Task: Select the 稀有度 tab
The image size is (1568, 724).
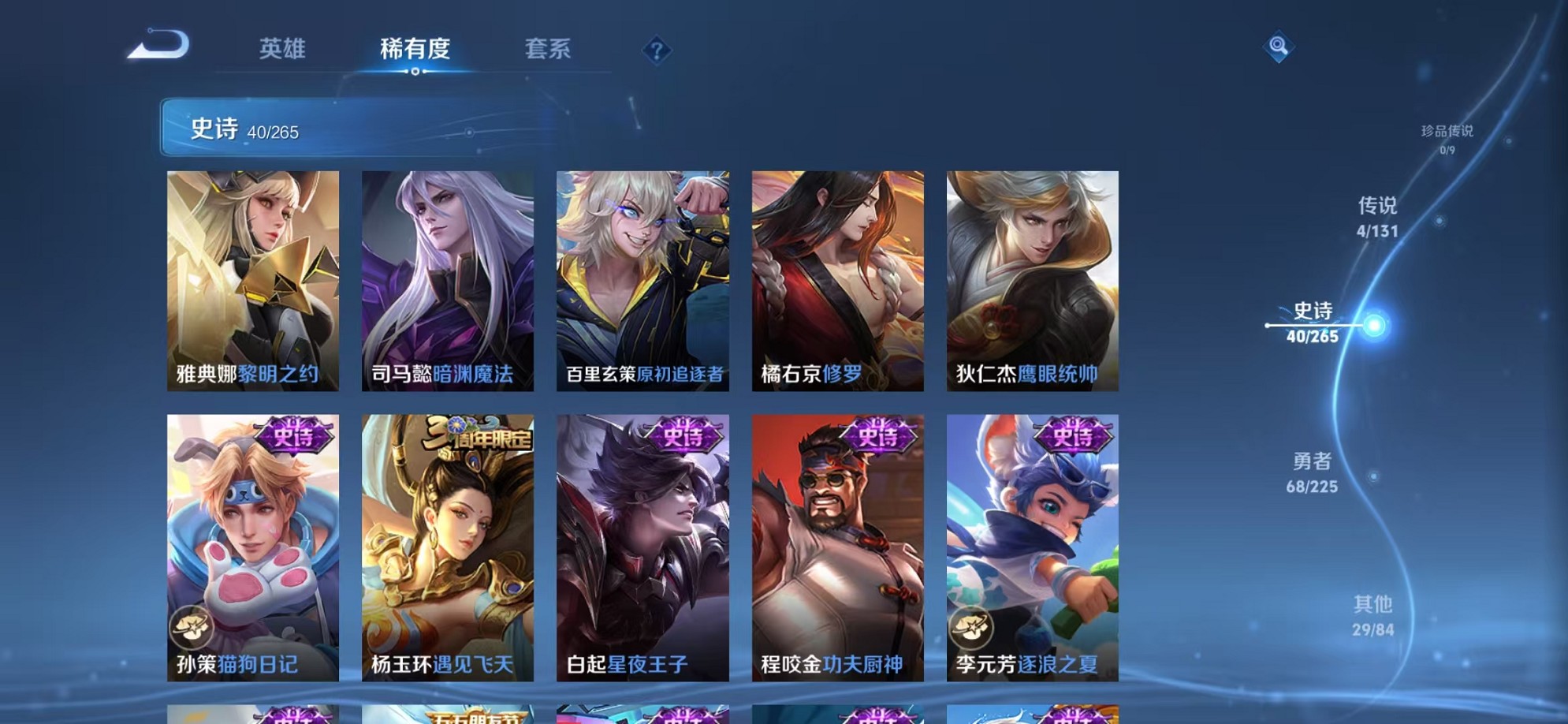Action: tap(413, 49)
